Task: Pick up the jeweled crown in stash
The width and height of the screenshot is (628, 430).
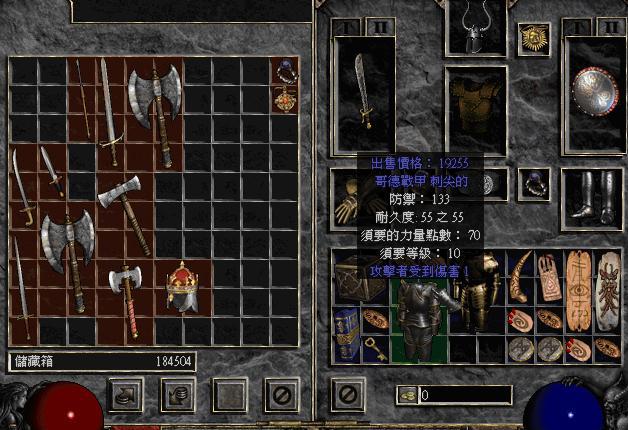Action: 183,286
